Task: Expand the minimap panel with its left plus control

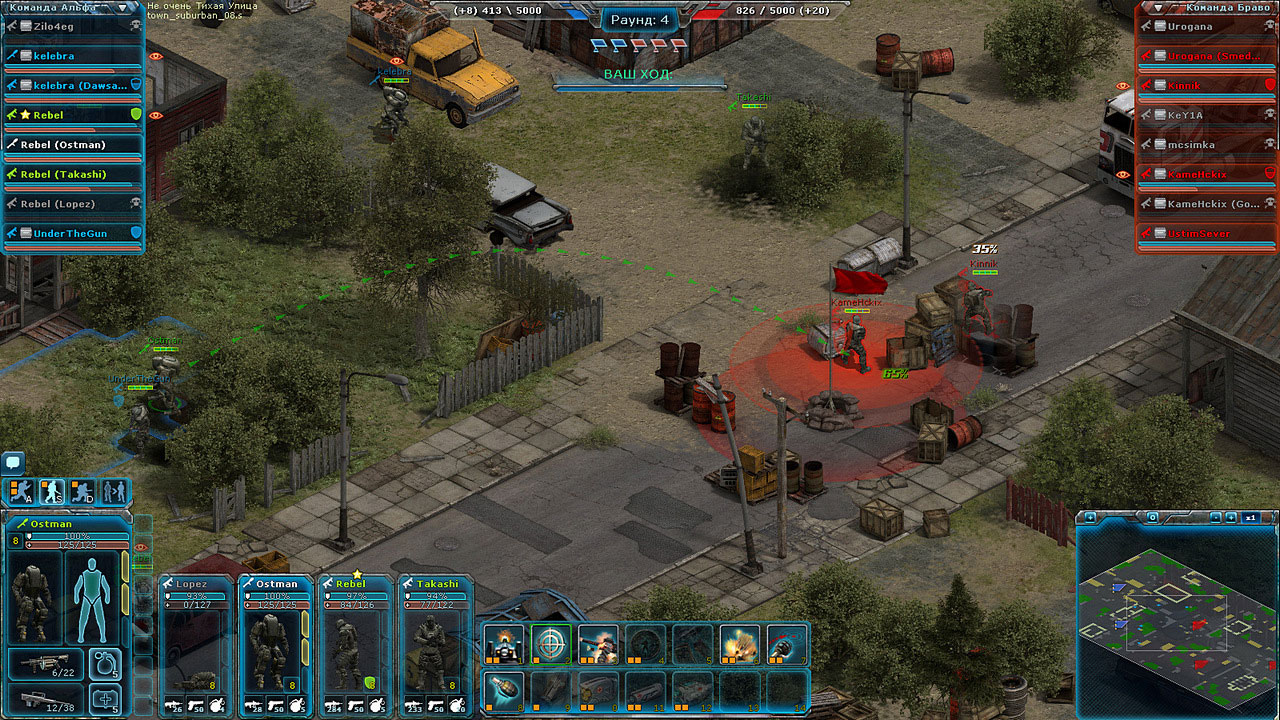Action: point(1090,517)
